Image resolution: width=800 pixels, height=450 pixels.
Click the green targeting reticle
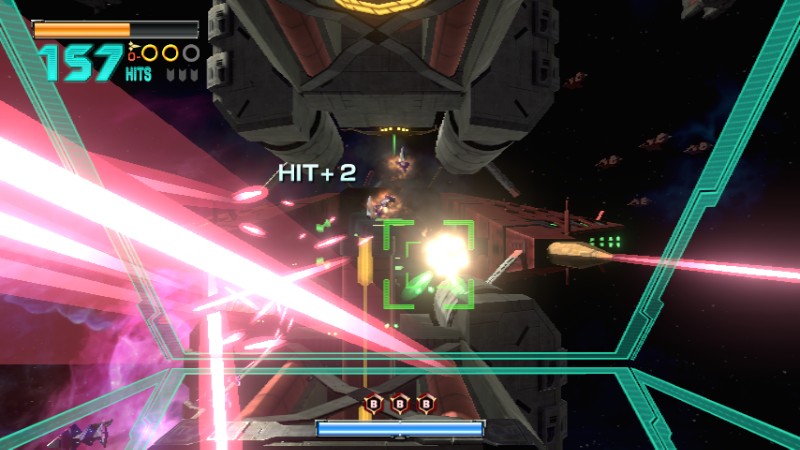[x=429, y=264]
